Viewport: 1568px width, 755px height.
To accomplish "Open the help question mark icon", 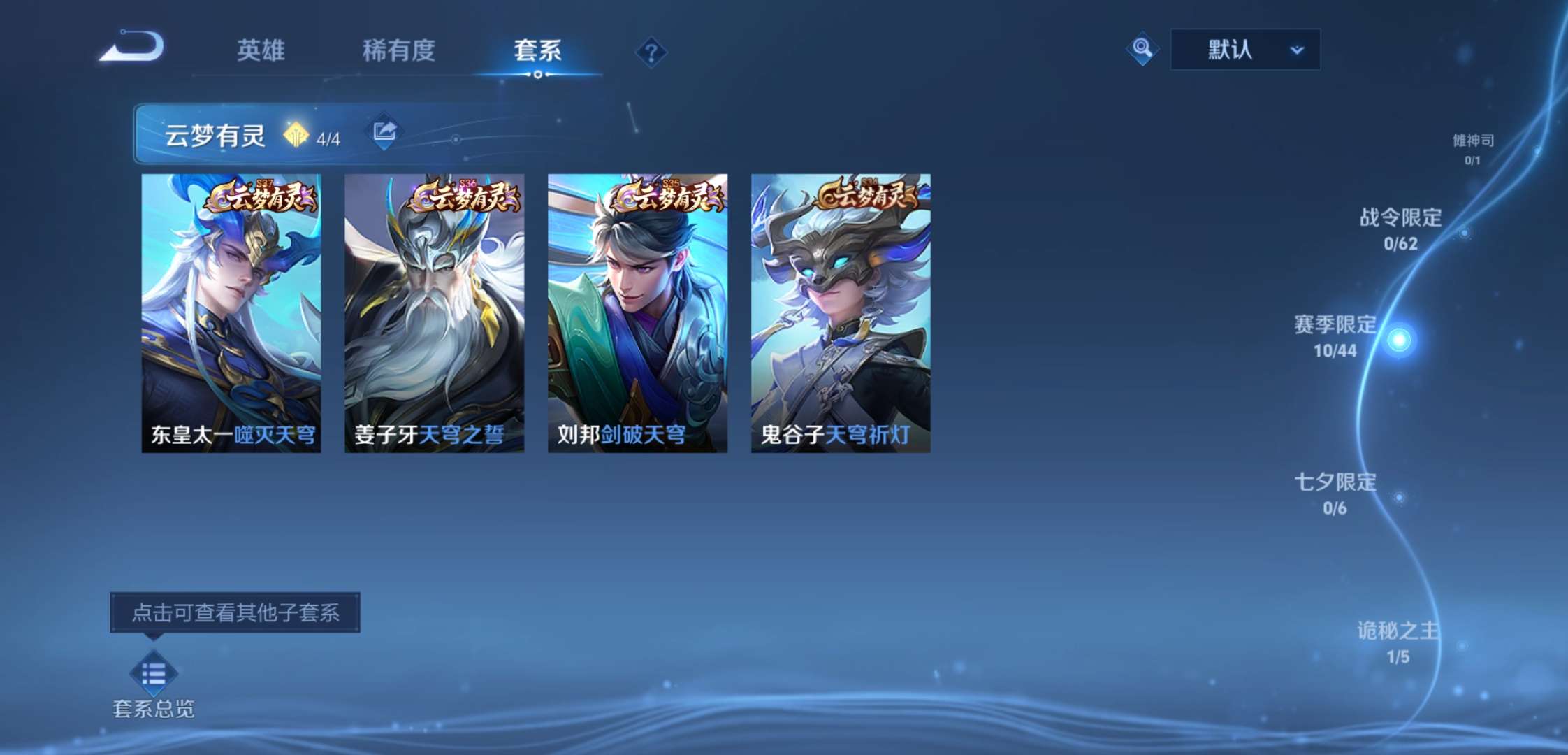I will tap(651, 51).
